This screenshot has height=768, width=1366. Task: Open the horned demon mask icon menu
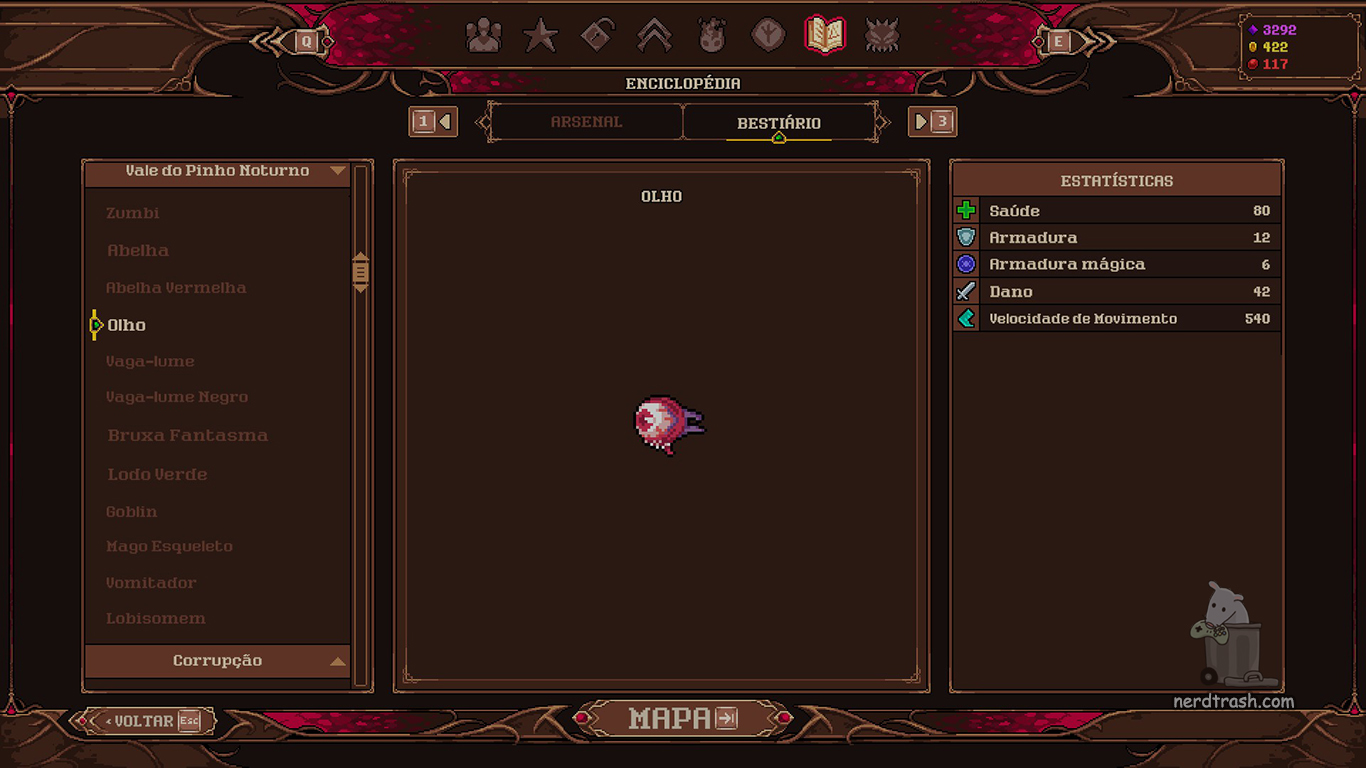882,37
